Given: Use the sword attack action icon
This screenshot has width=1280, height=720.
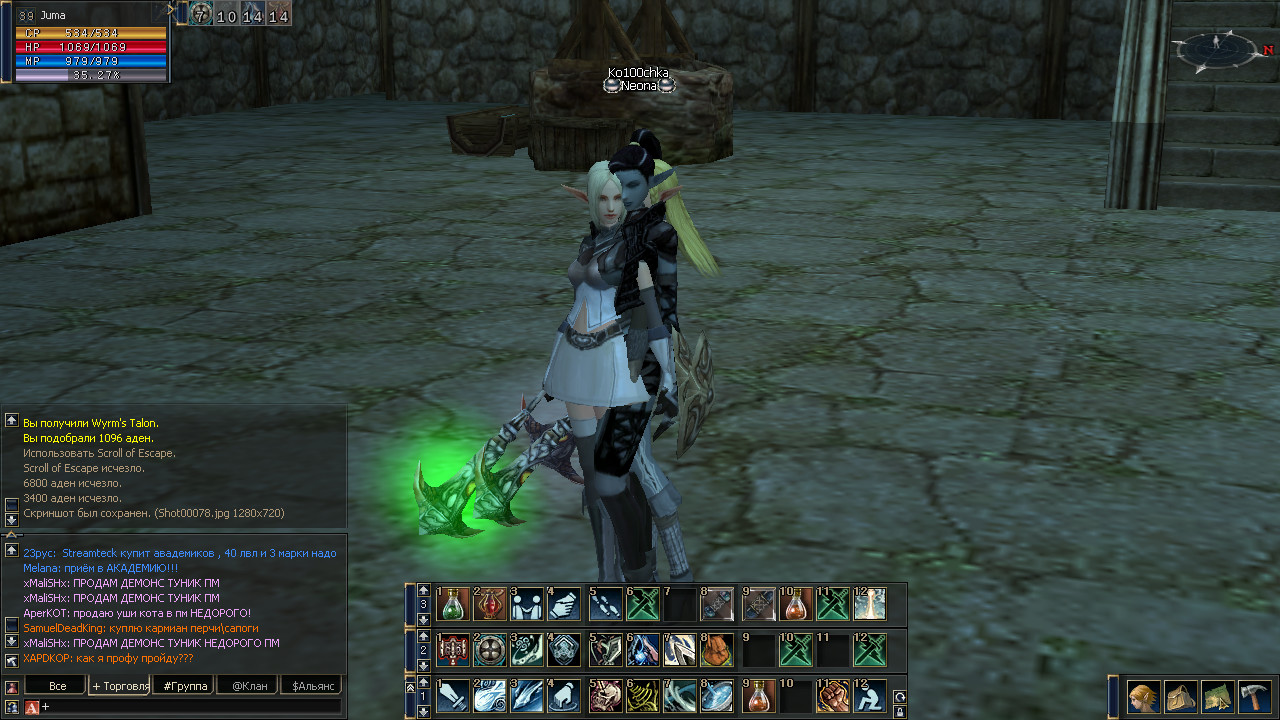Looking at the screenshot, I should 453,696.
